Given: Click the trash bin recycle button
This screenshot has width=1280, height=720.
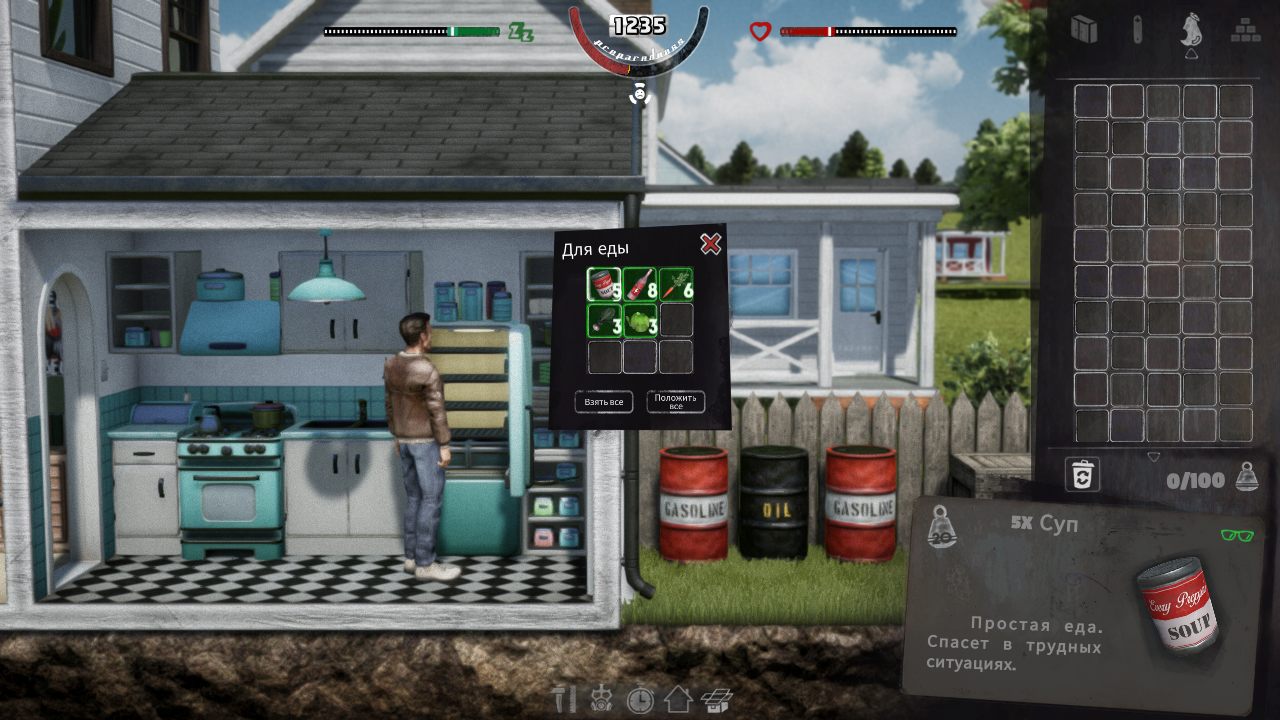Looking at the screenshot, I should (1082, 475).
